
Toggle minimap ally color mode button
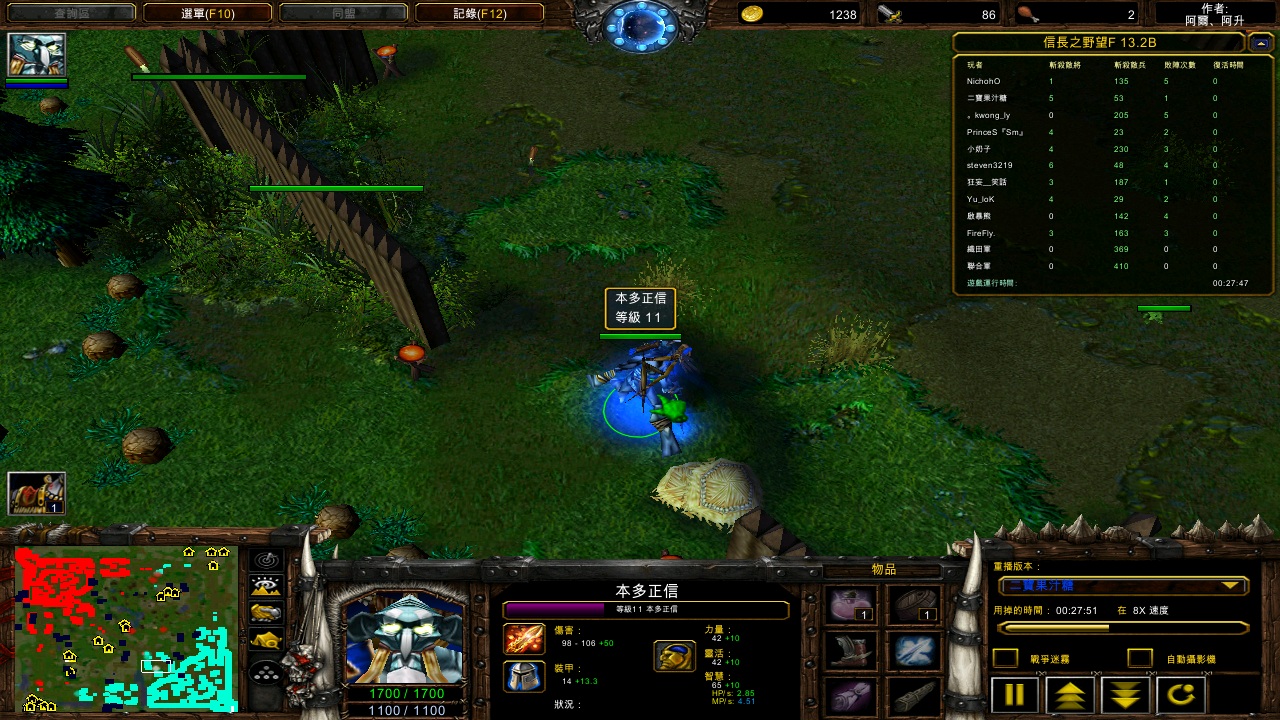point(265,612)
